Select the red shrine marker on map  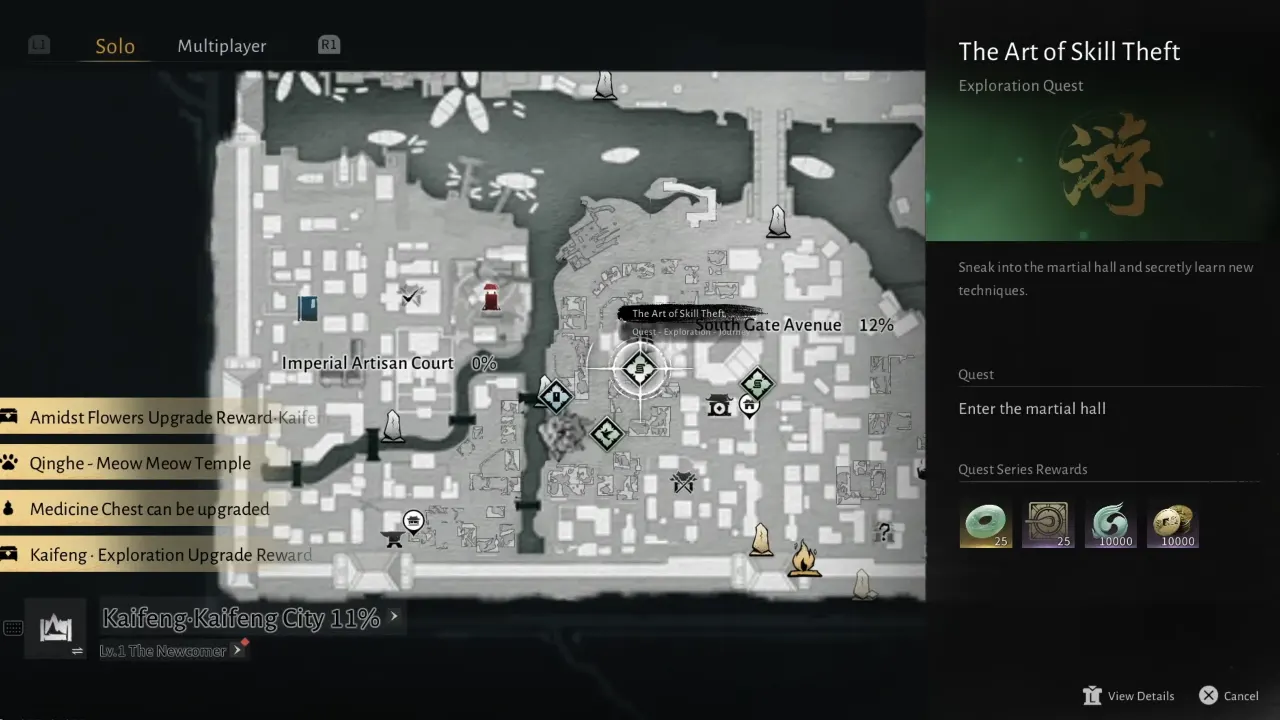491,297
